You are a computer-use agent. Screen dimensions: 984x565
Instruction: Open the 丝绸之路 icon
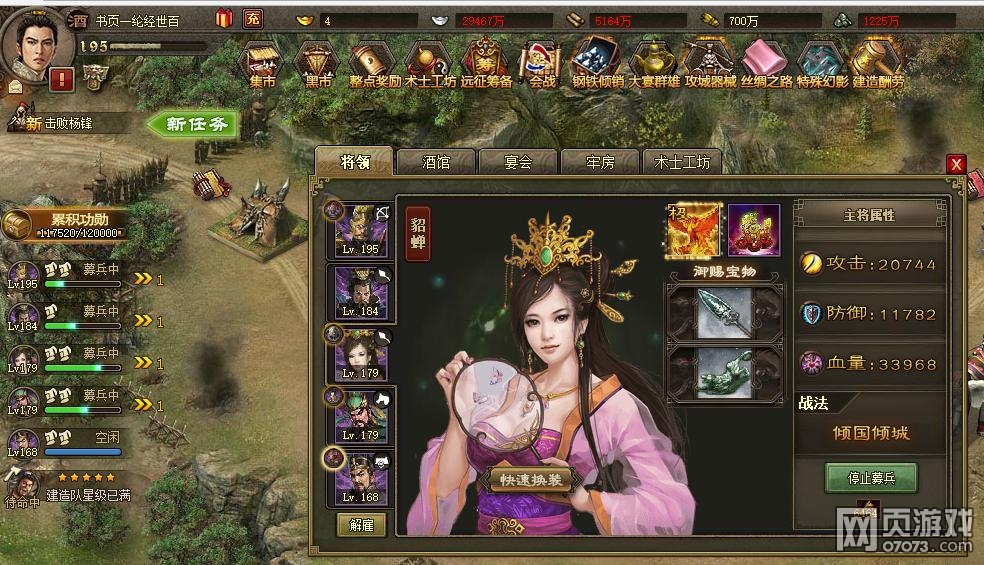765,64
